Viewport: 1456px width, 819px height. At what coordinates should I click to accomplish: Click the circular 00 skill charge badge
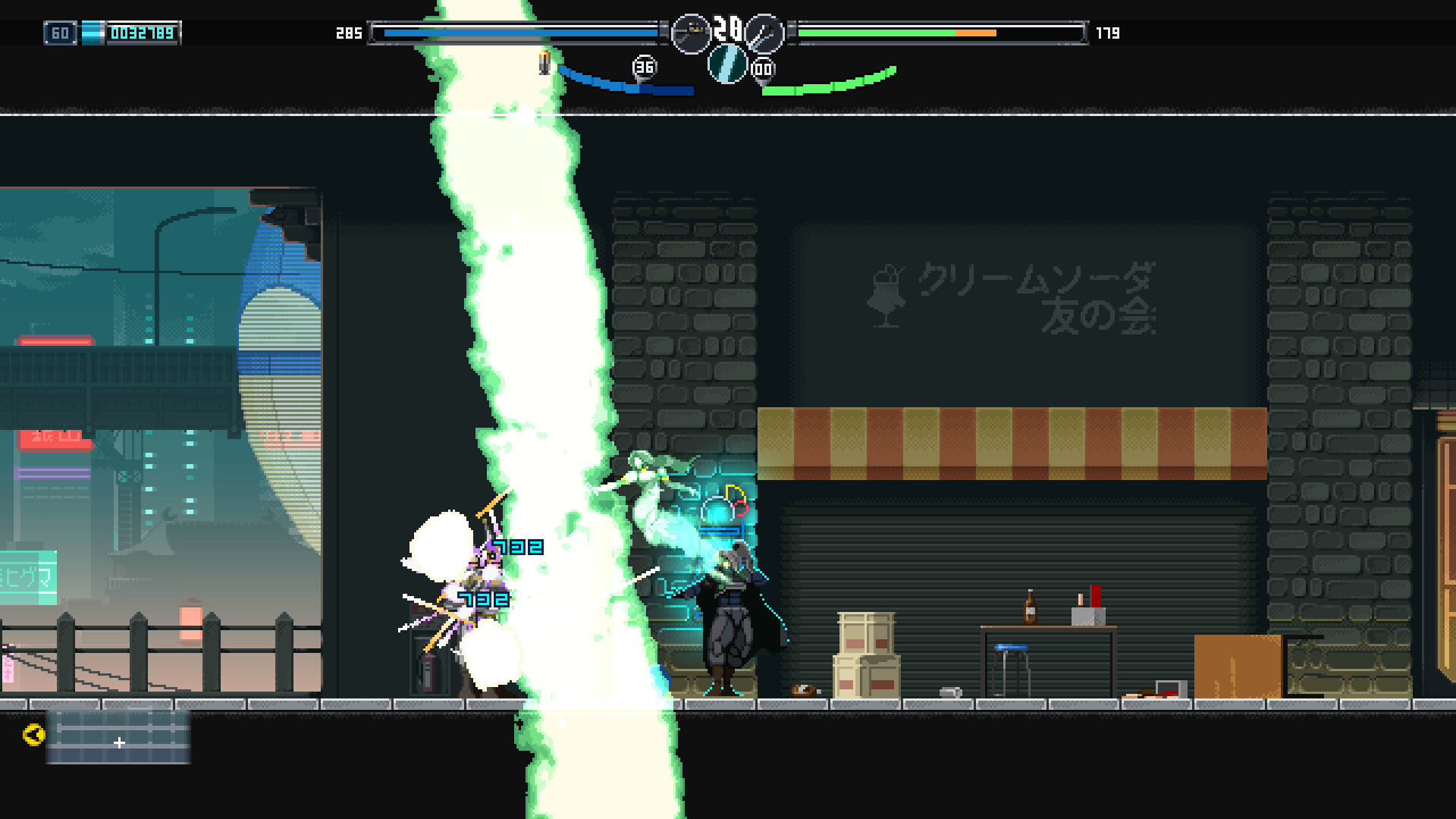[x=762, y=68]
